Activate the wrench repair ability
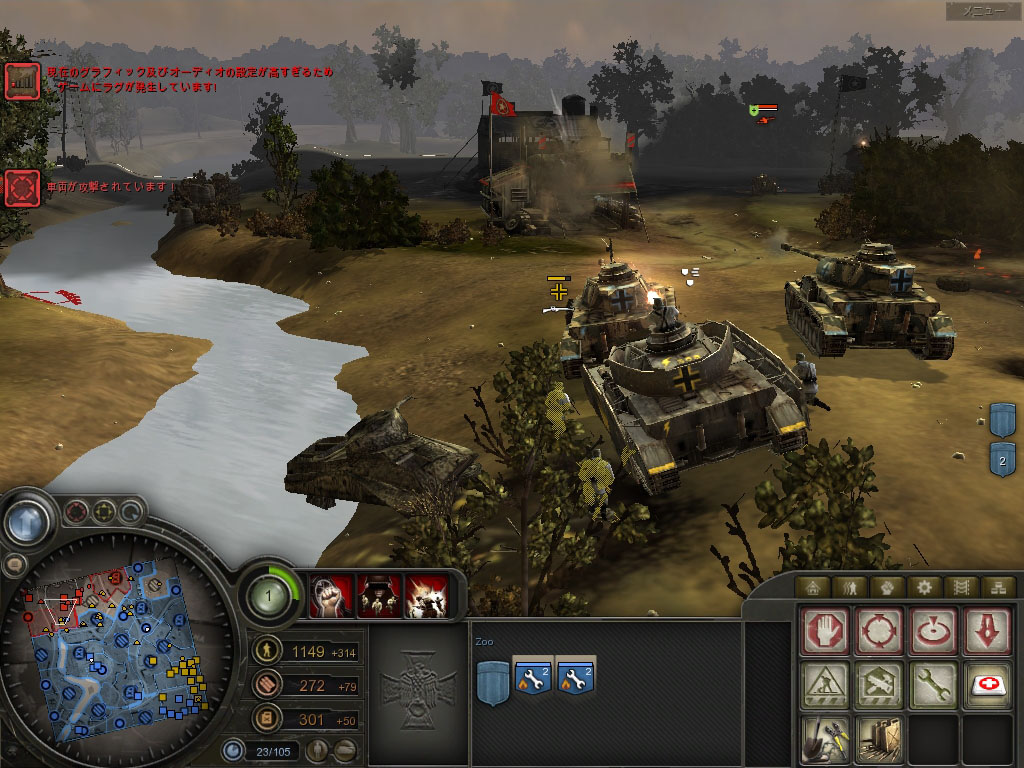 (933, 686)
